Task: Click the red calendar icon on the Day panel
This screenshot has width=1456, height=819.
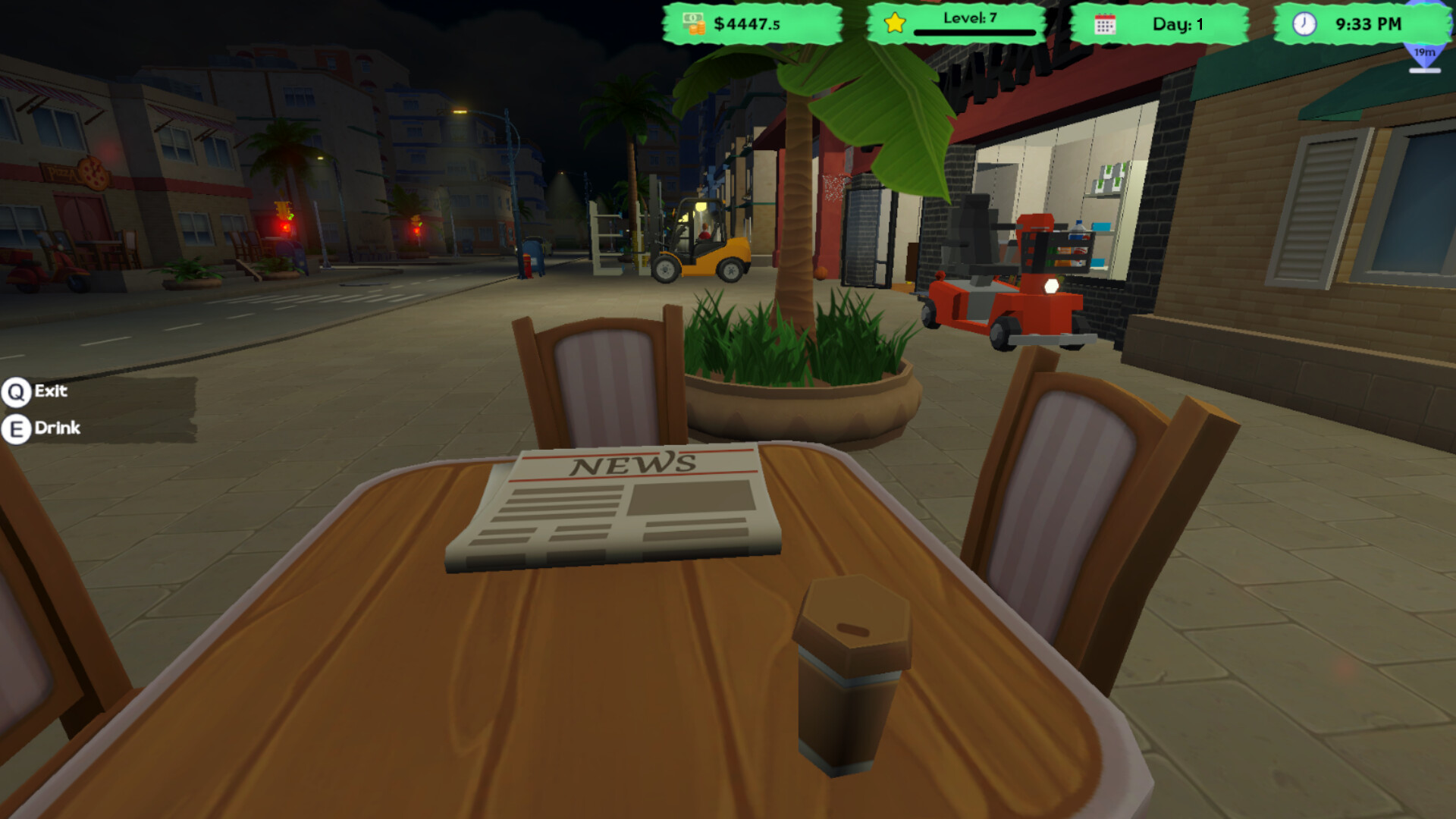Action: pos(1106,24)
